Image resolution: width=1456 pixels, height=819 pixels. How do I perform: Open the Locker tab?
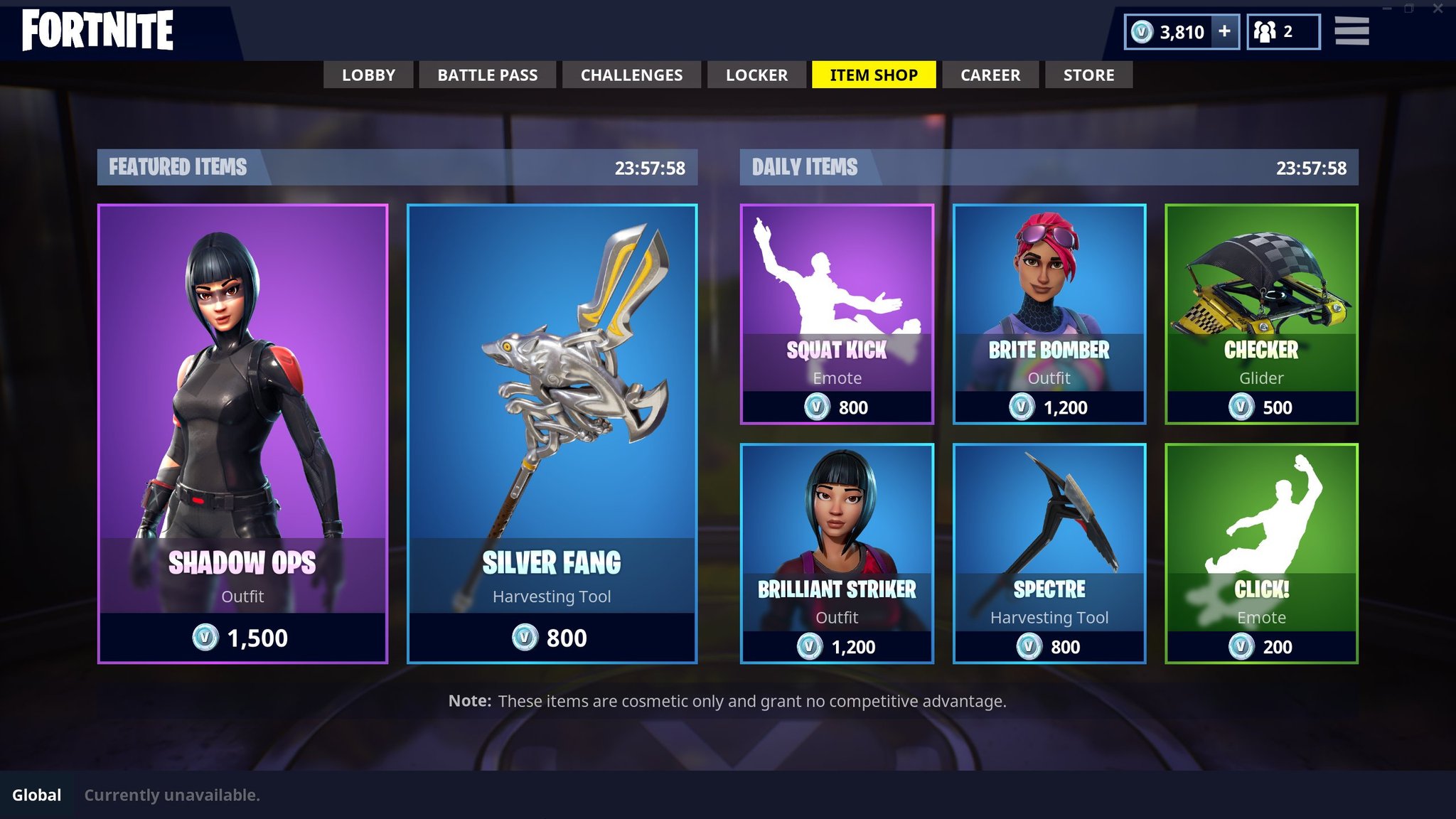756,75
